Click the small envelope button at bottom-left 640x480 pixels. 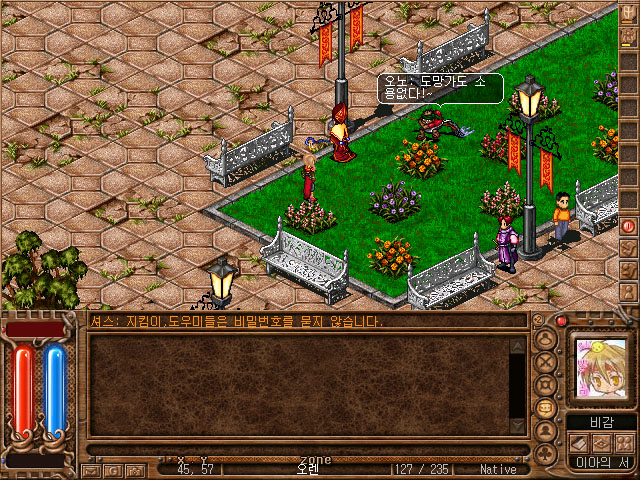pos(91,469)
